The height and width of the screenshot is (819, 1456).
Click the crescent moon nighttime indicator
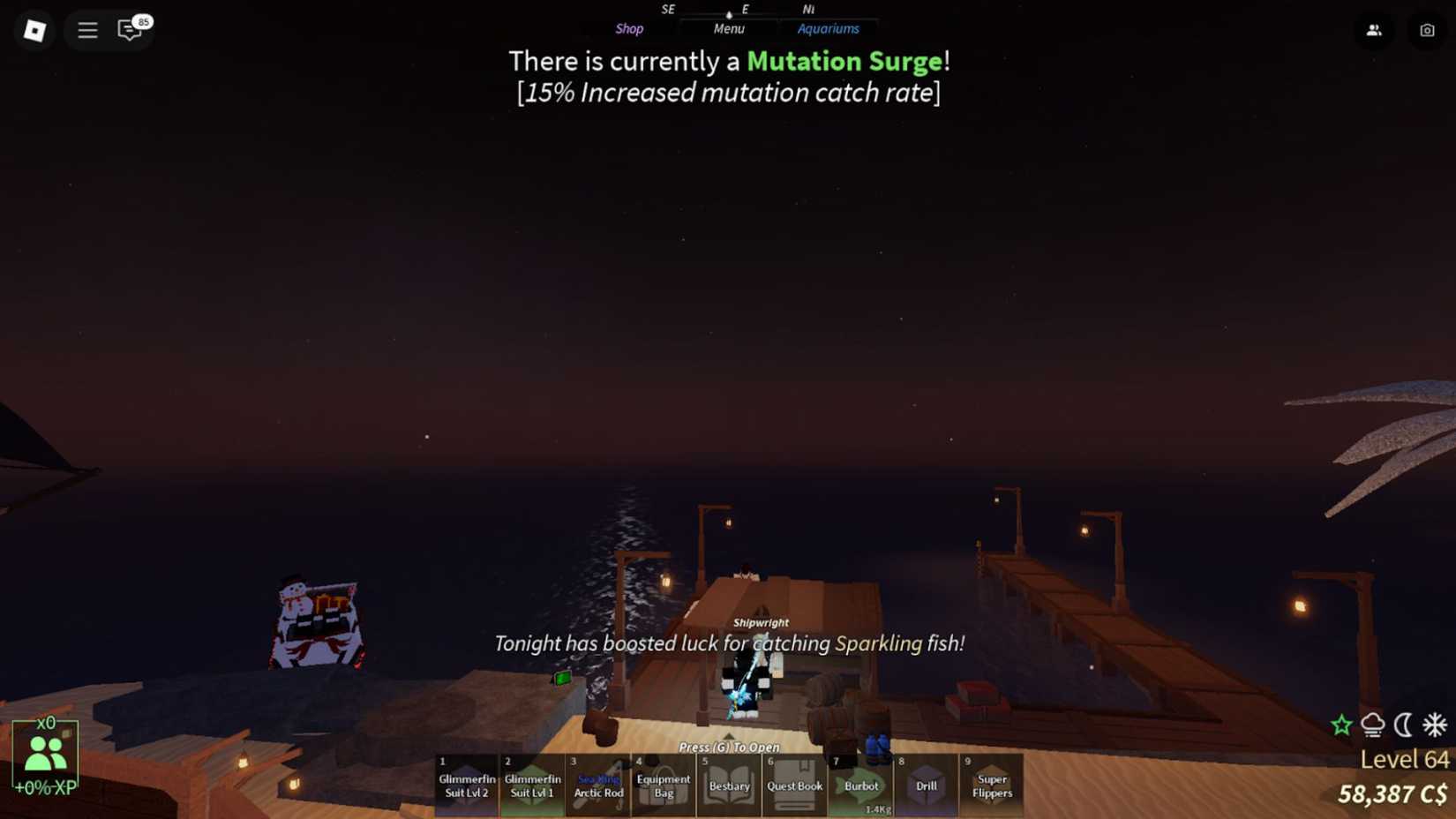point(1403,725)
